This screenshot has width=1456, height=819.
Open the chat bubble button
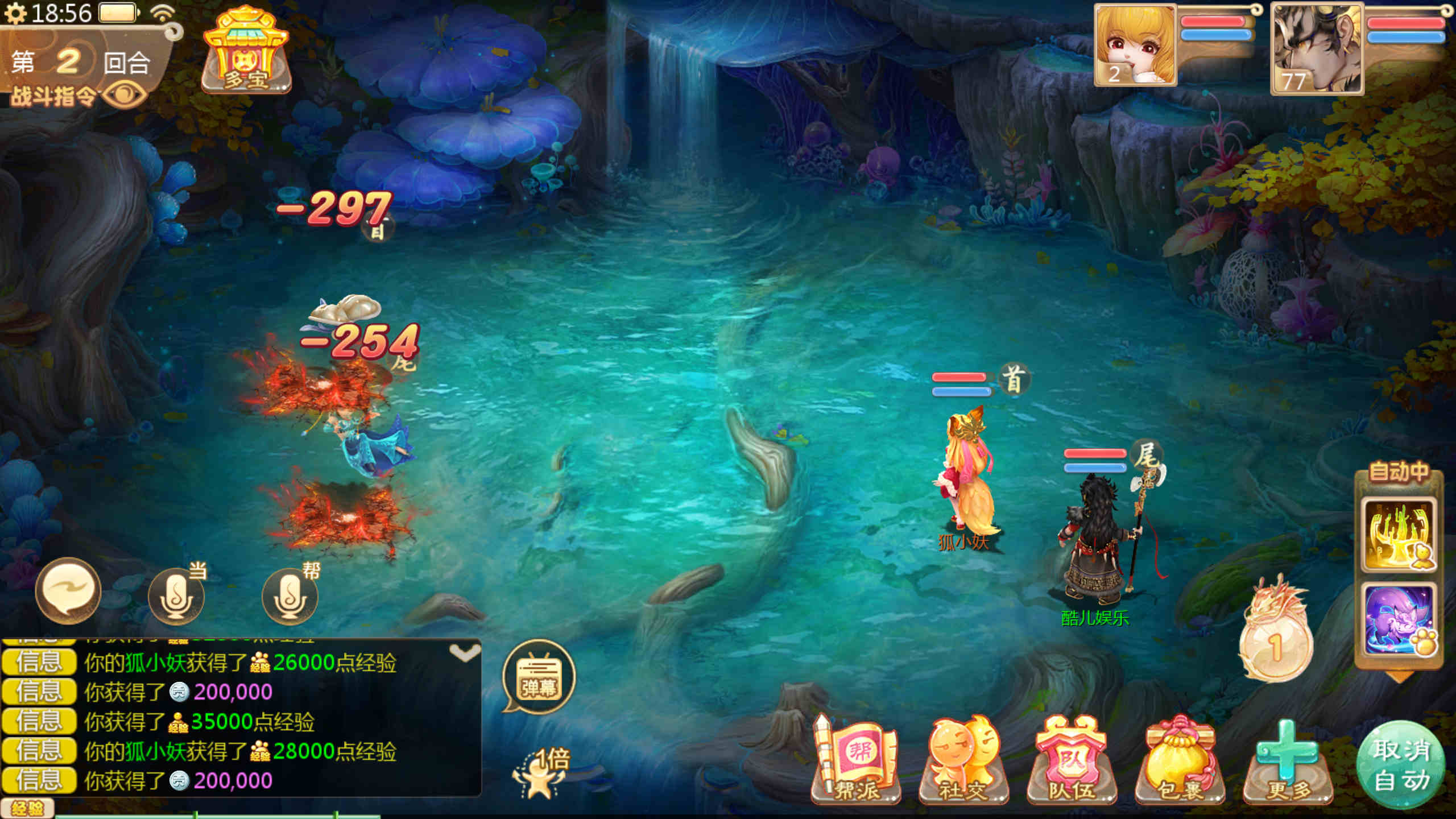68,591
